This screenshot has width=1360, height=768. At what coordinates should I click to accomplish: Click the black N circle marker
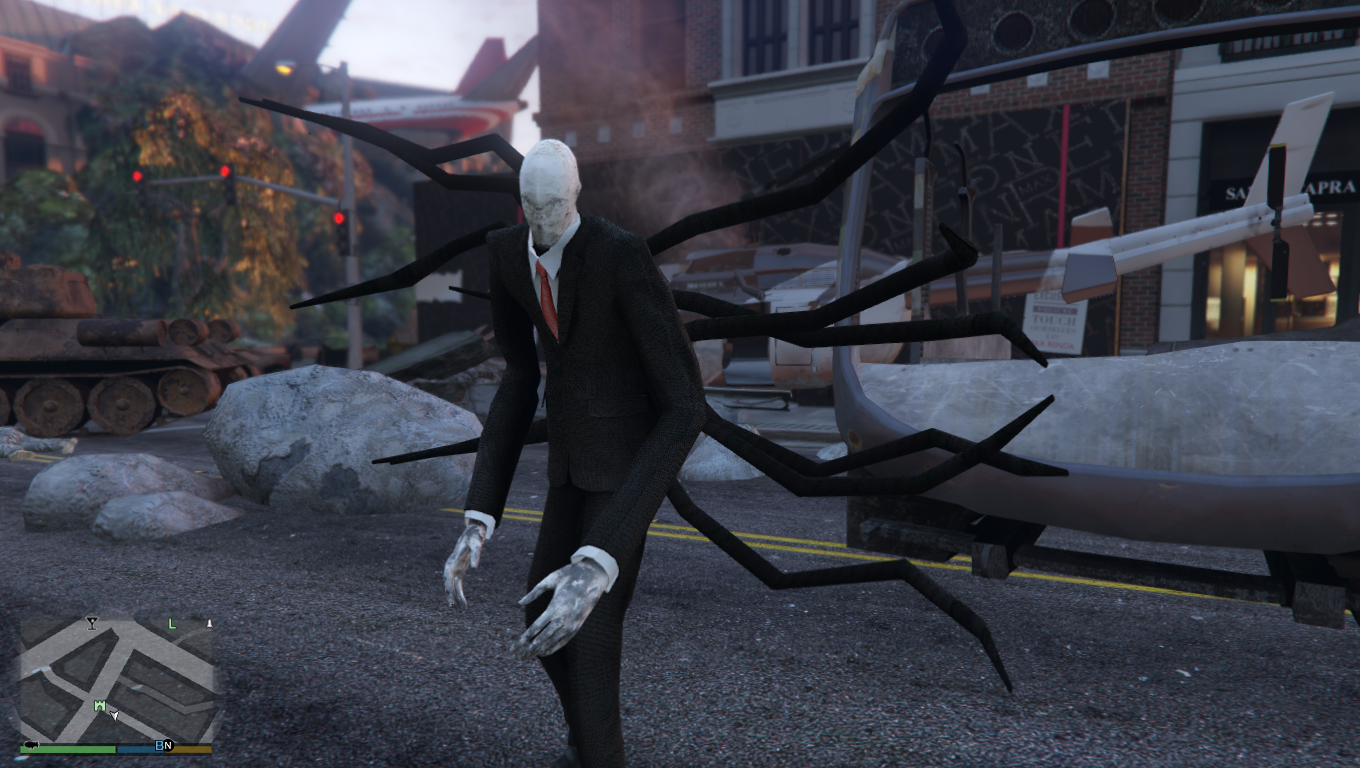(168, 747)
